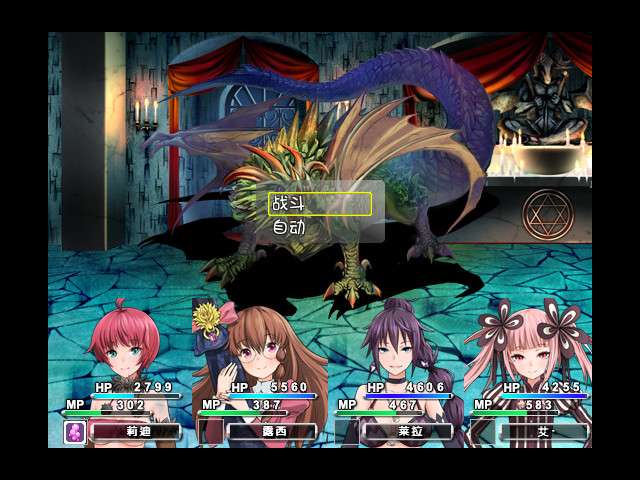This screenshot has width=640, height=480.
Task: Select party member 莱拉's name plate
Action: [407, 432]
